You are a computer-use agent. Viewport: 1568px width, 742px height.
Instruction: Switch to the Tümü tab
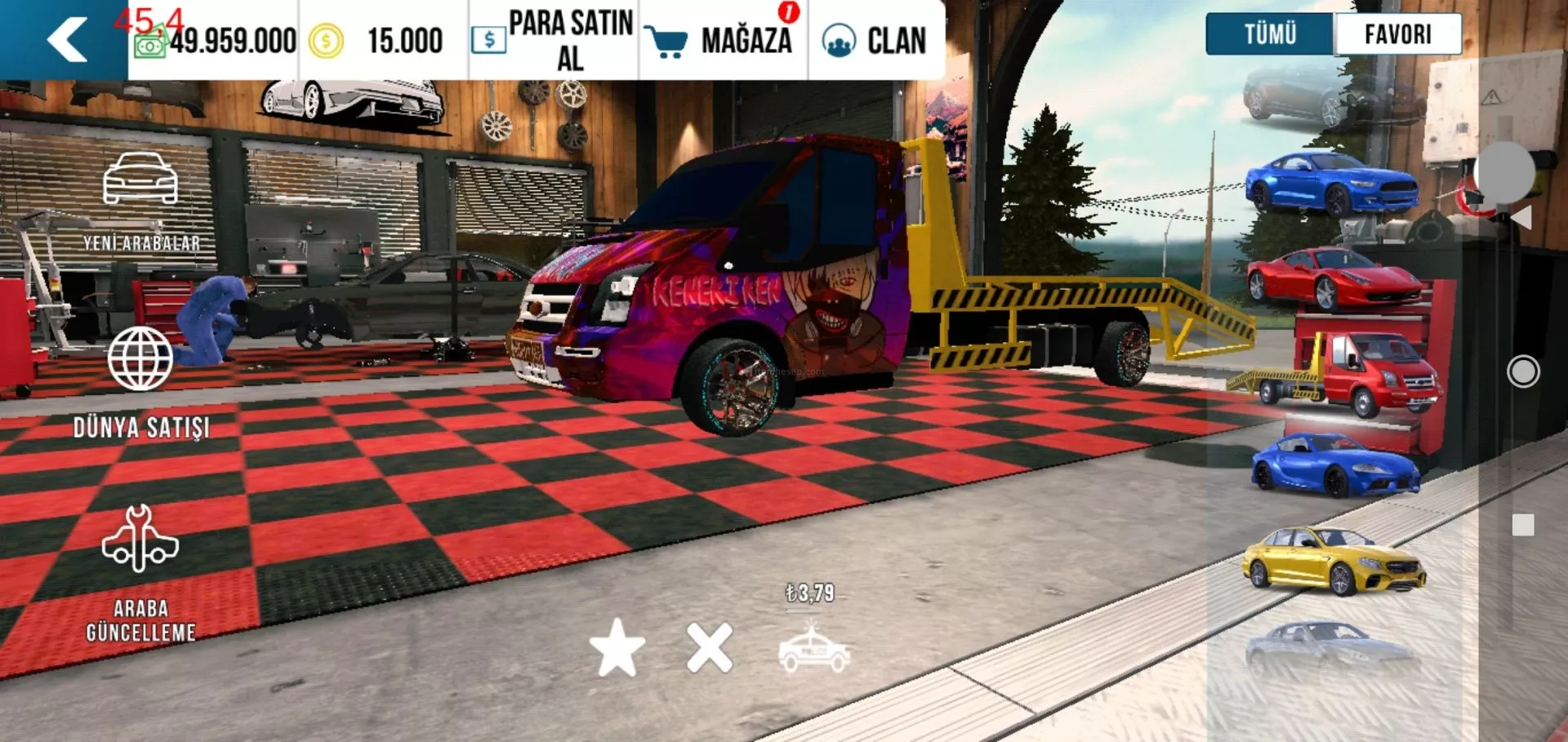coord(1270,34)
